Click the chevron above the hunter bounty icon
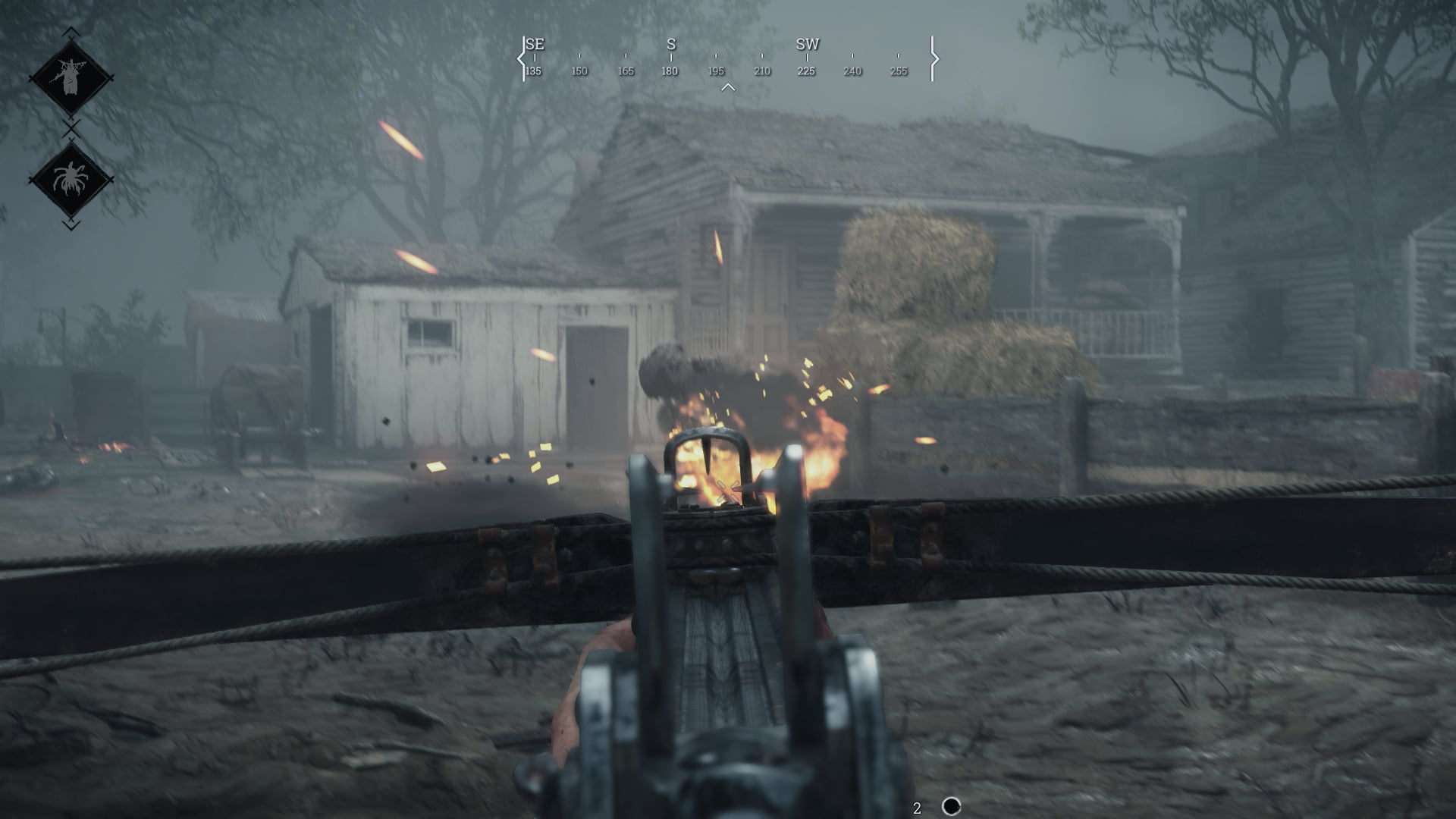This screenshot has width=1456, height=819. coord(70,30)
